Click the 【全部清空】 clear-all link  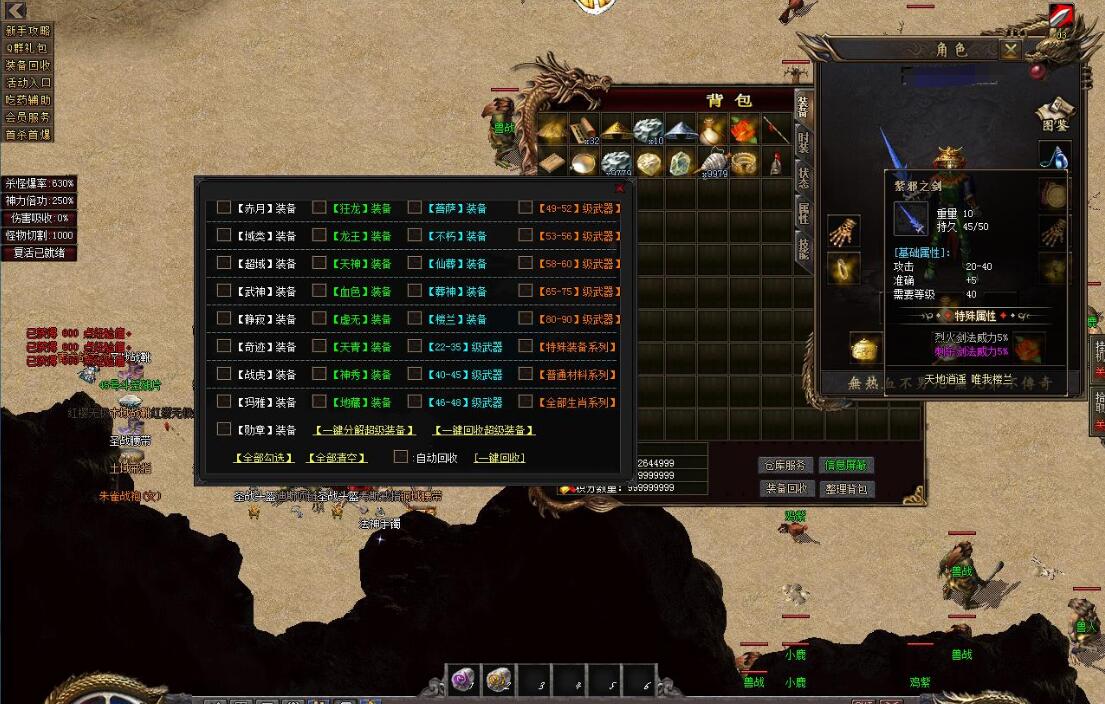336,458
